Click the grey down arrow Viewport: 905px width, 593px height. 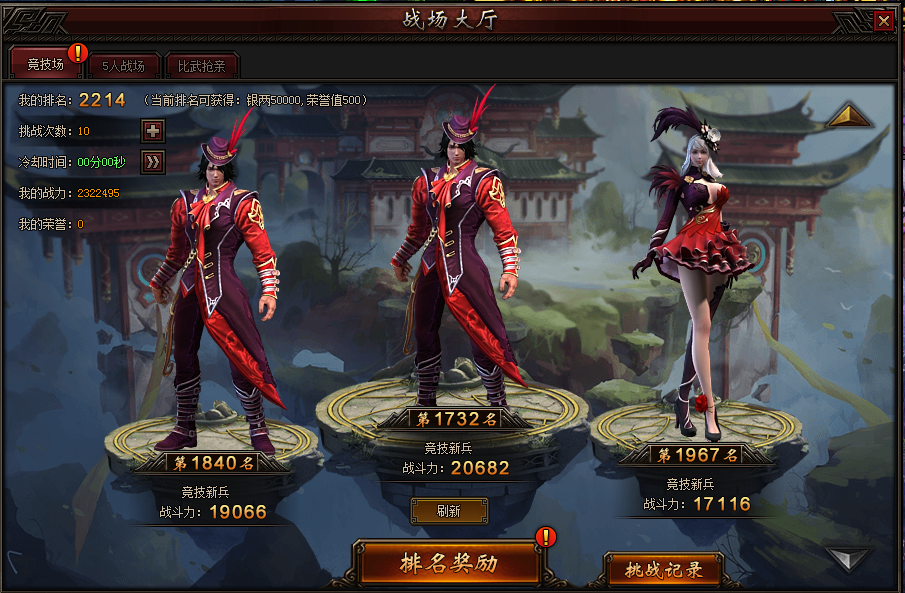(x=849, y=557)
